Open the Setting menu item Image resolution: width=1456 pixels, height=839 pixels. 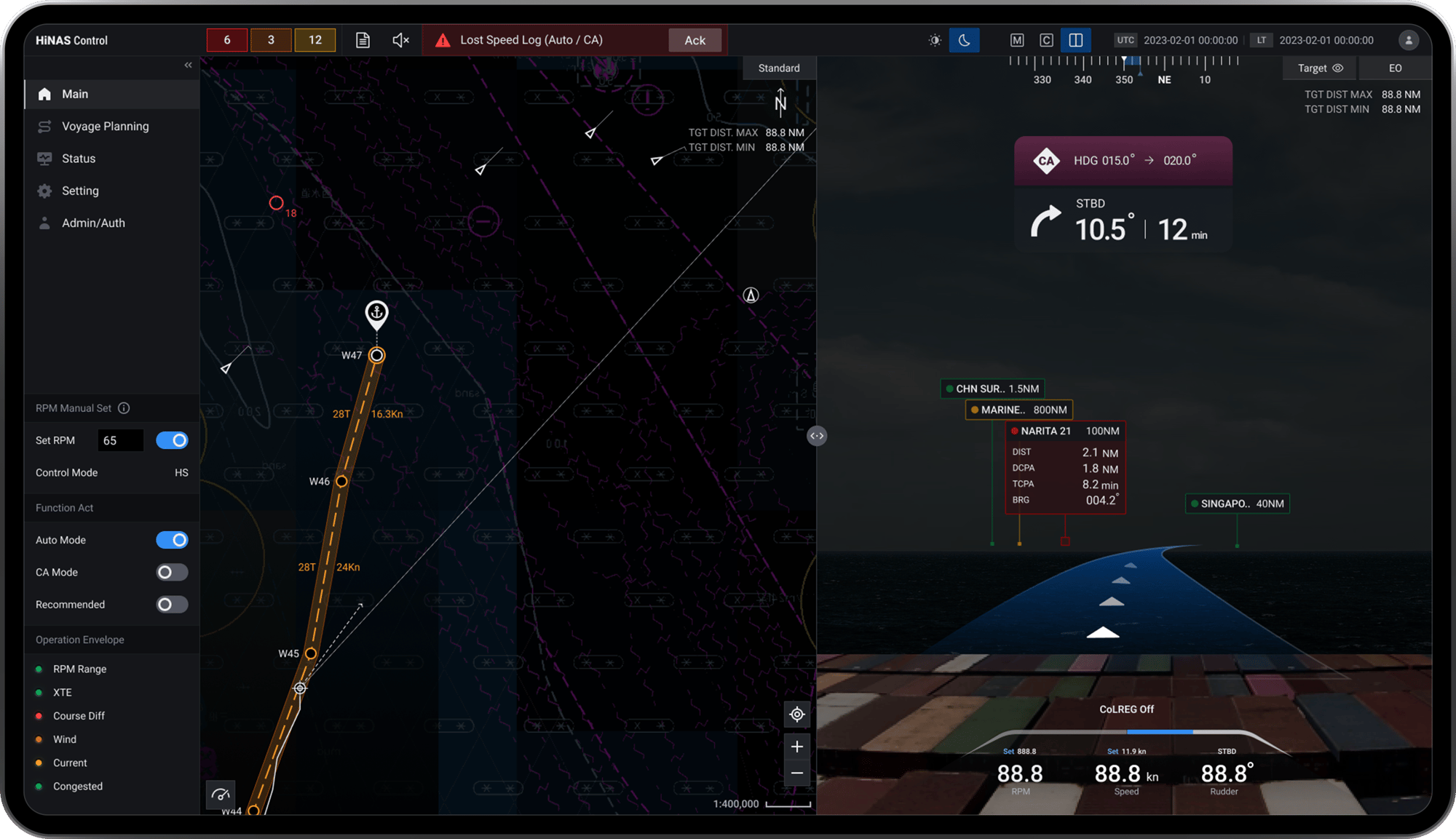[x=79, y=191]
